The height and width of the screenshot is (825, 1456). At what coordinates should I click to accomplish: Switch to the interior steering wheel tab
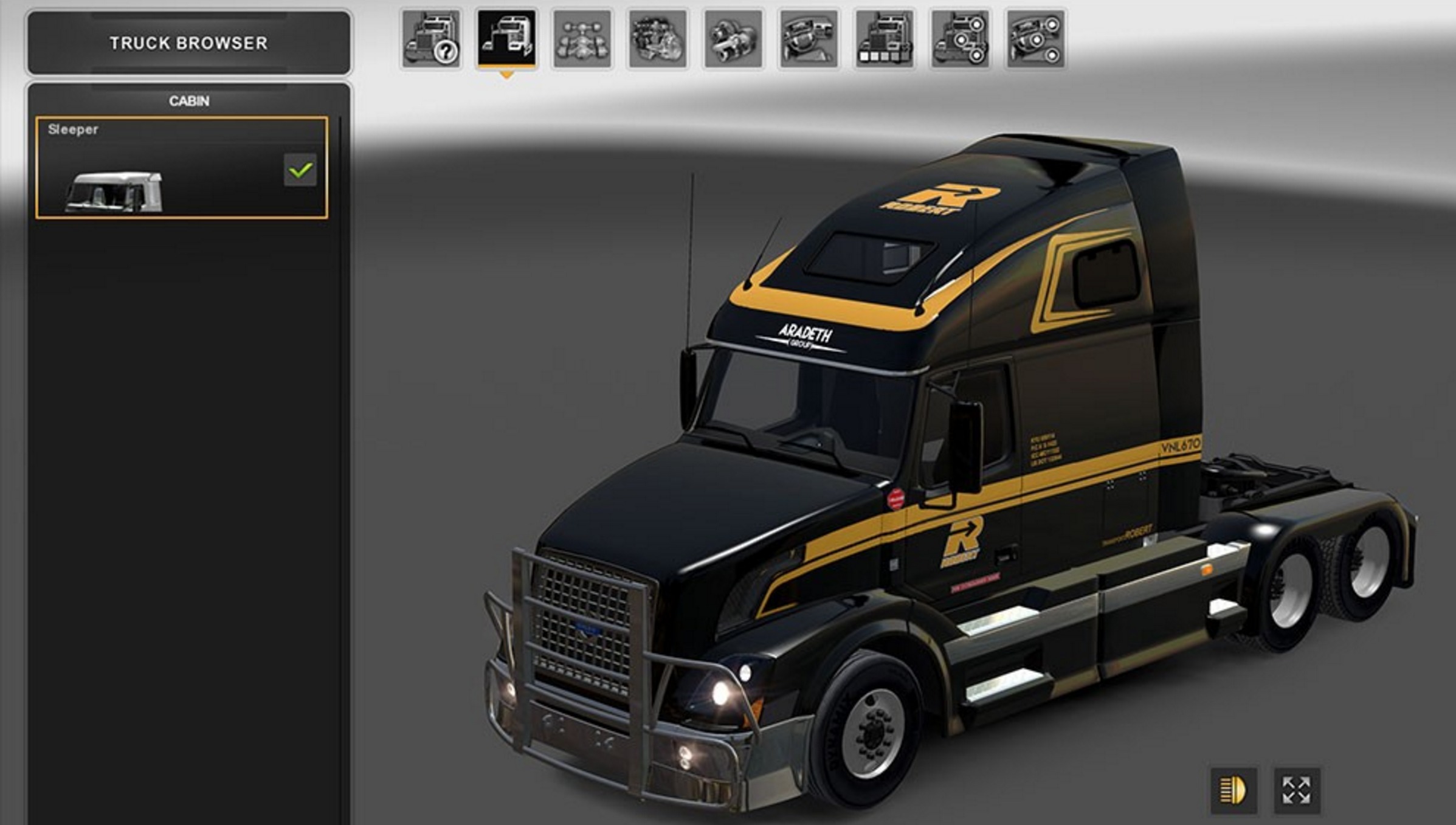pos(809,39)
